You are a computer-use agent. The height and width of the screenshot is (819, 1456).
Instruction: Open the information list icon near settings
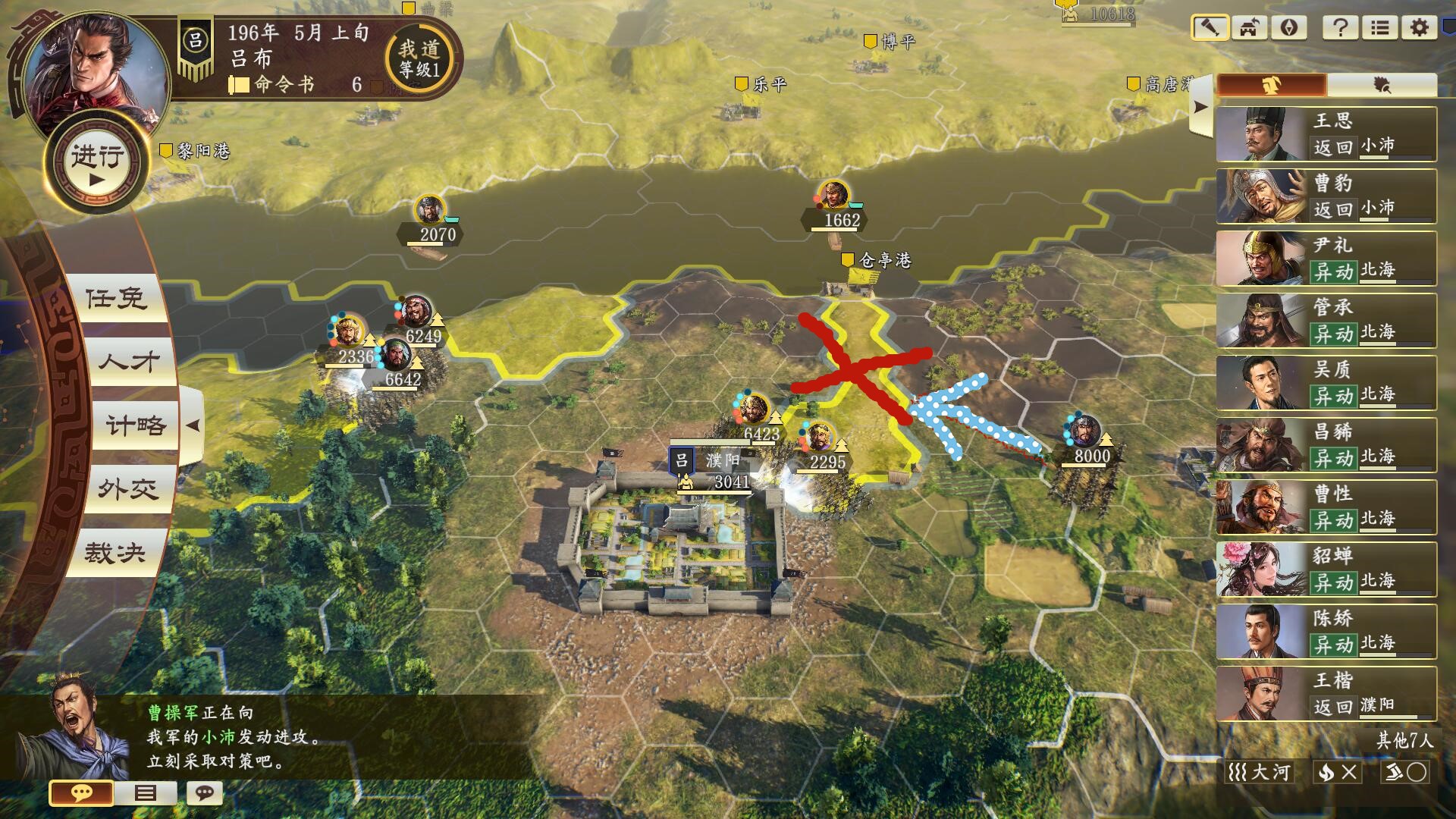pos(1380,28)
